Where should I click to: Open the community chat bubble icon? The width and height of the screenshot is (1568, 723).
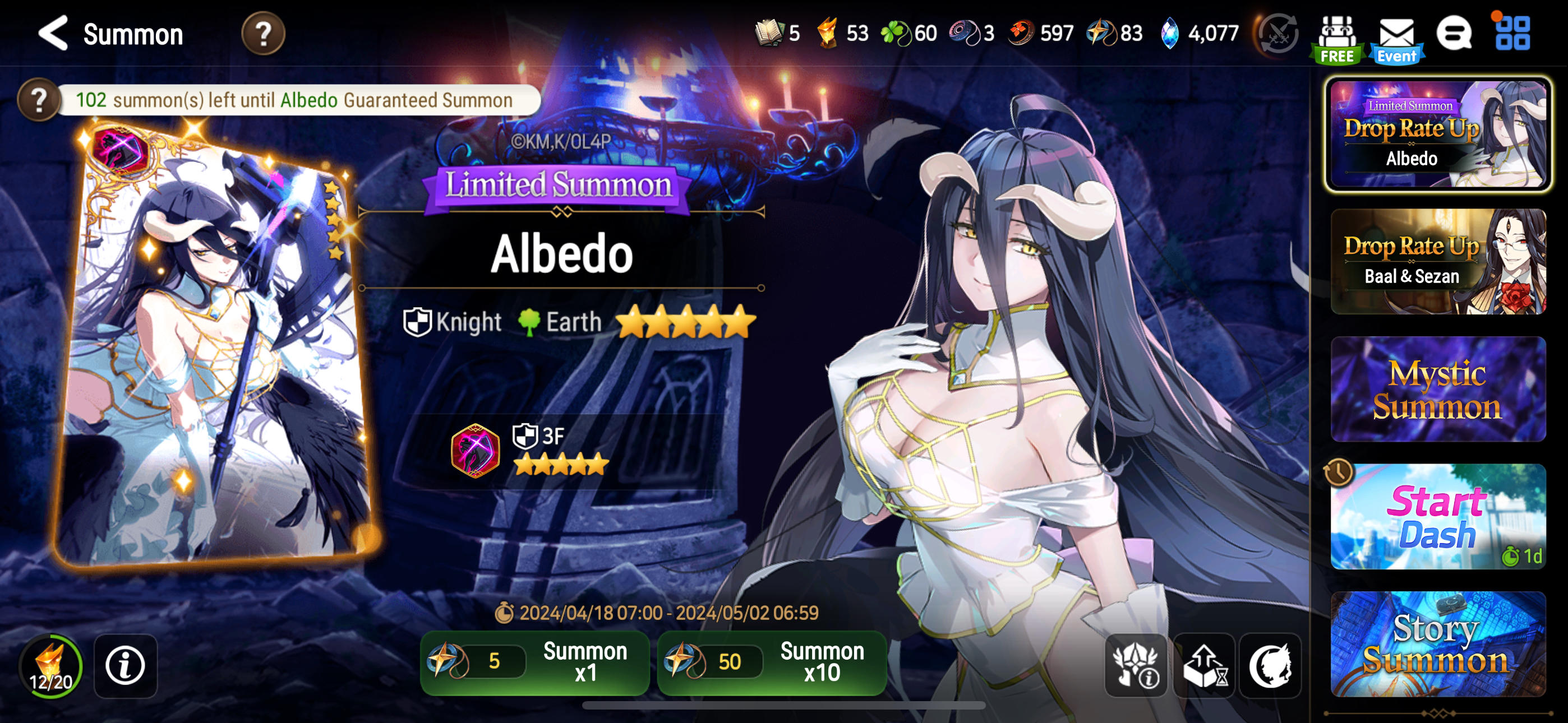click(1456, 34)
